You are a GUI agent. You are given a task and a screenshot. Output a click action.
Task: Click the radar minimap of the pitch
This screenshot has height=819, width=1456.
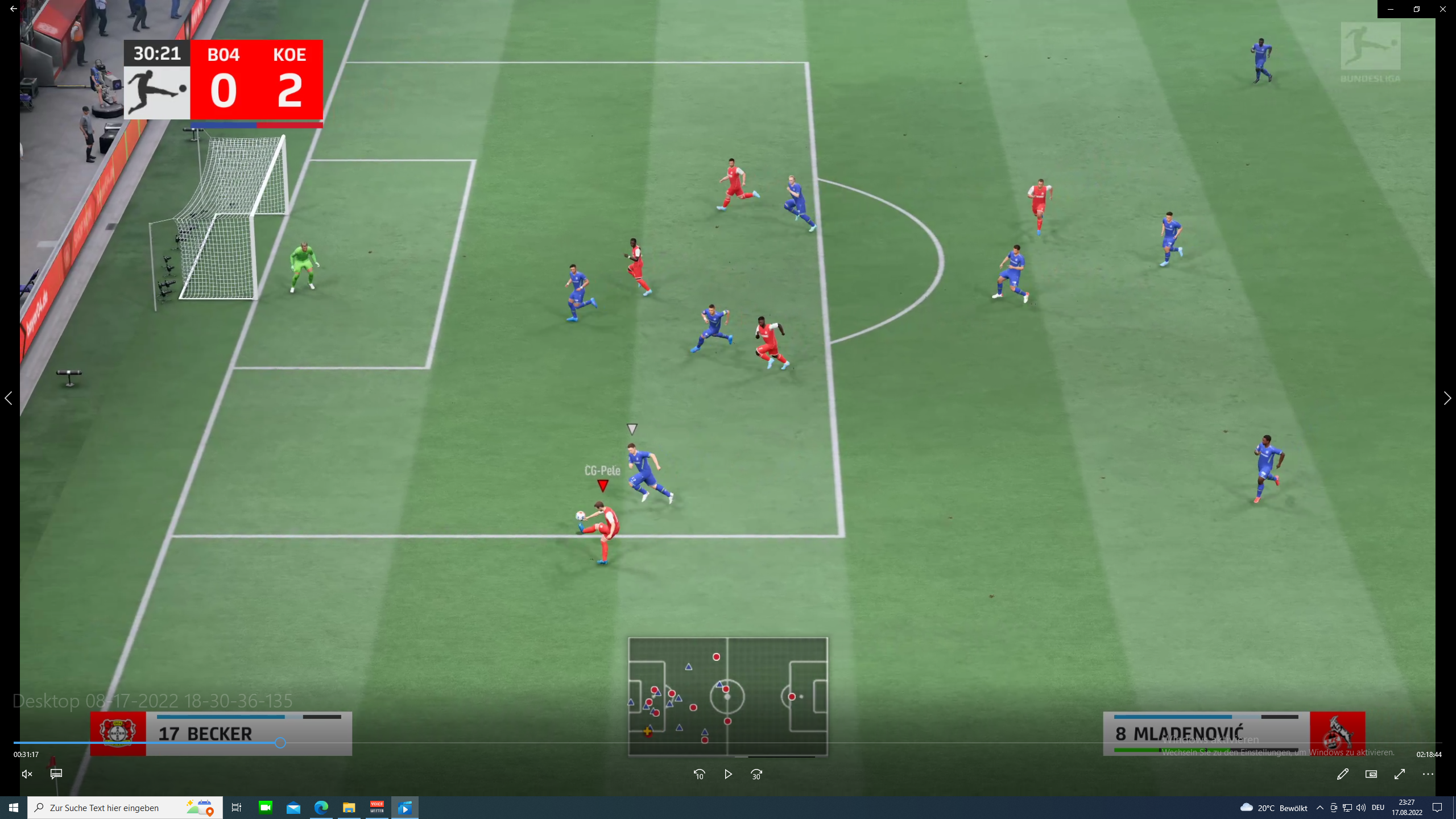click(x=727, y=696)
